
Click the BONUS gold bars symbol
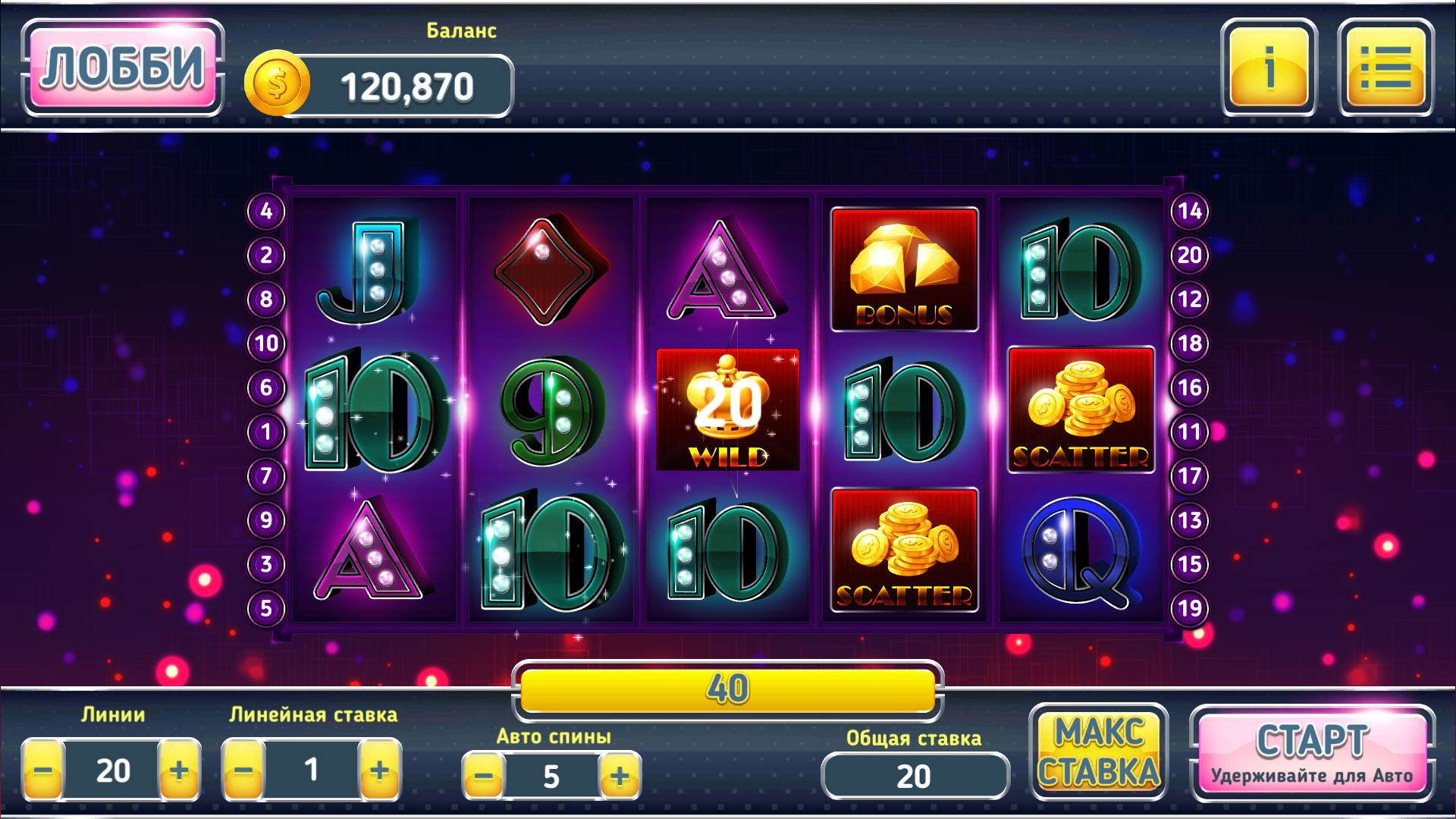(x=904, y=269)
